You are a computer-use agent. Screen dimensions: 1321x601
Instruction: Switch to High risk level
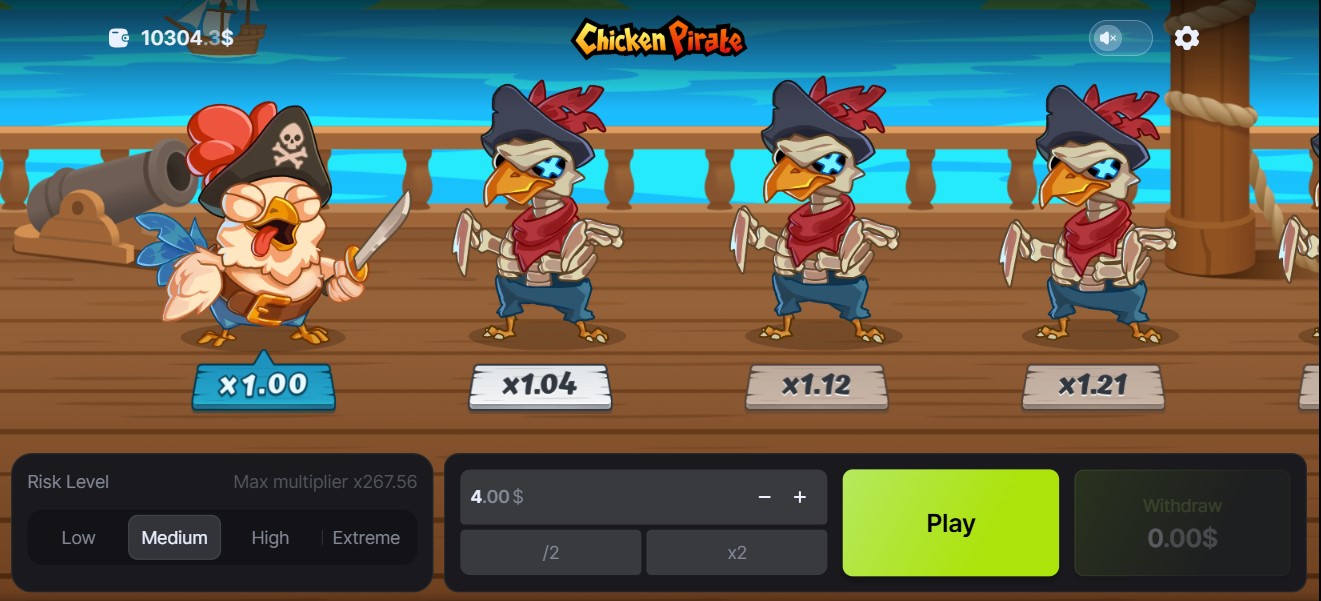click(270, 538)
